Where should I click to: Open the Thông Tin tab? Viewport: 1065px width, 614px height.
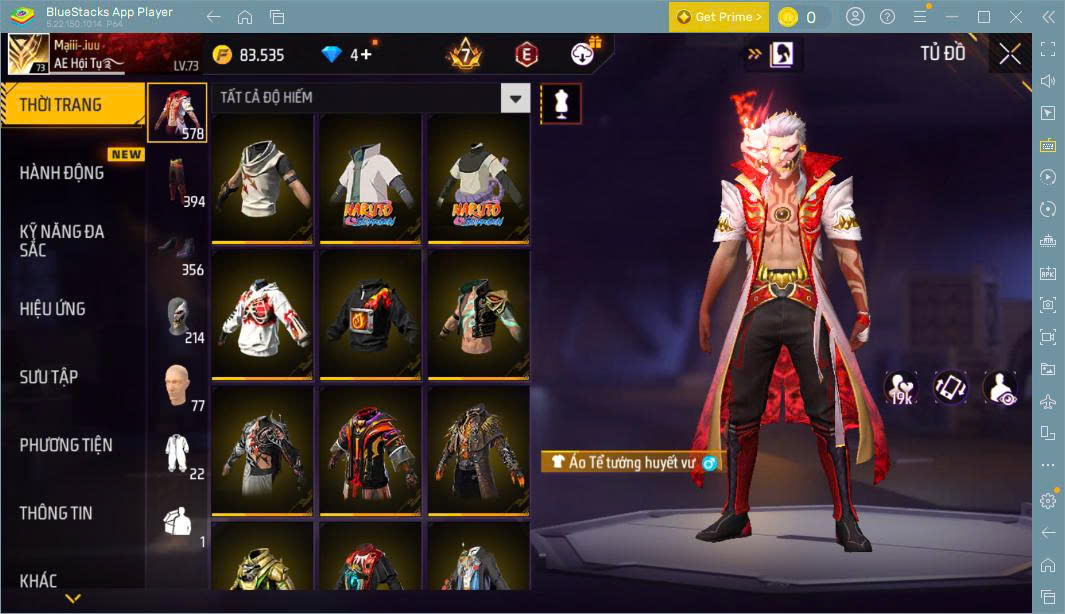pos(56,513)
